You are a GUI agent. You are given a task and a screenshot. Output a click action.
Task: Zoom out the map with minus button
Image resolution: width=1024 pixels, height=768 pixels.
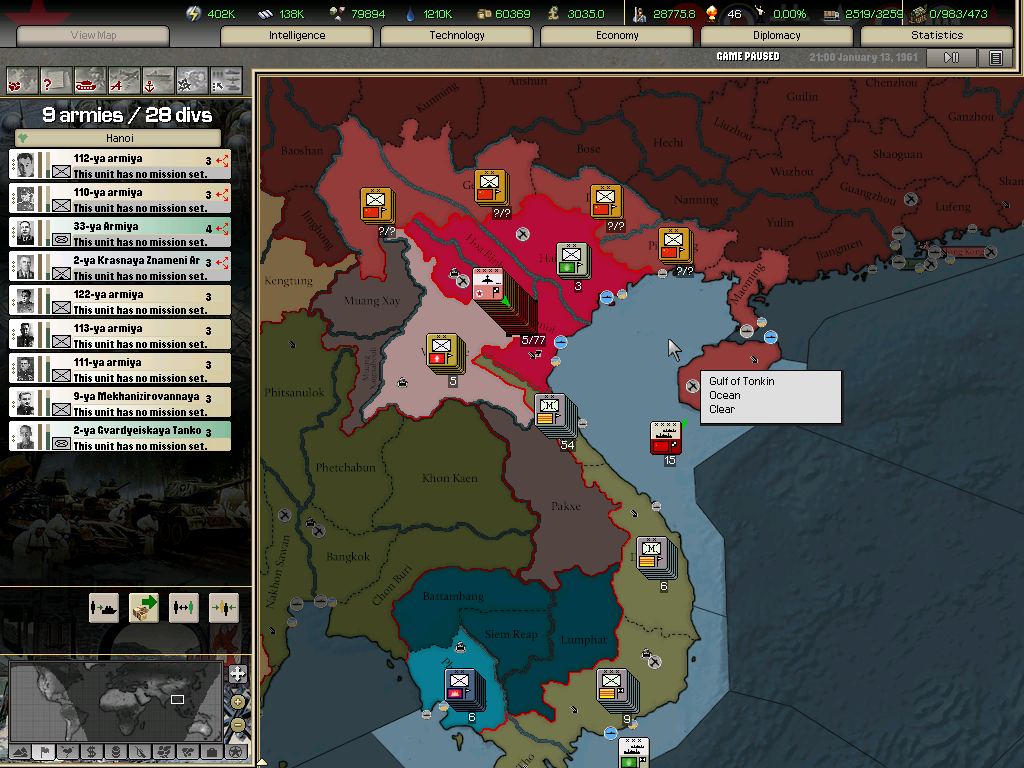[x=237, y=724]
